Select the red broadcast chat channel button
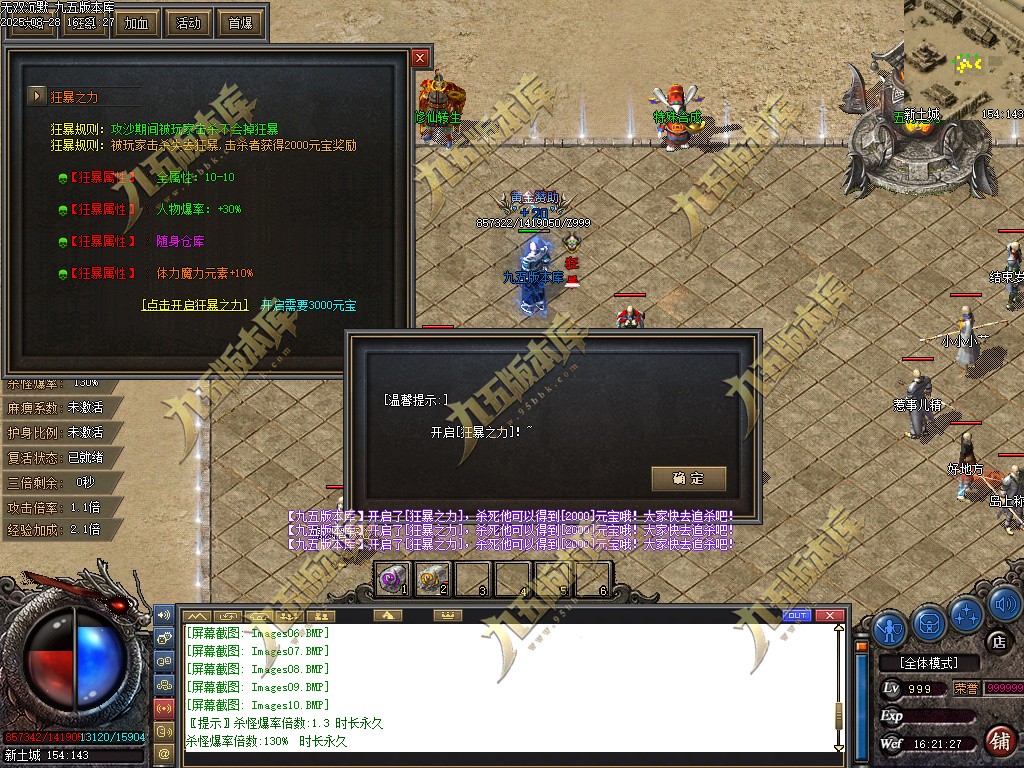Screen dimensions: 1024x768 click(x=164, y=708)
